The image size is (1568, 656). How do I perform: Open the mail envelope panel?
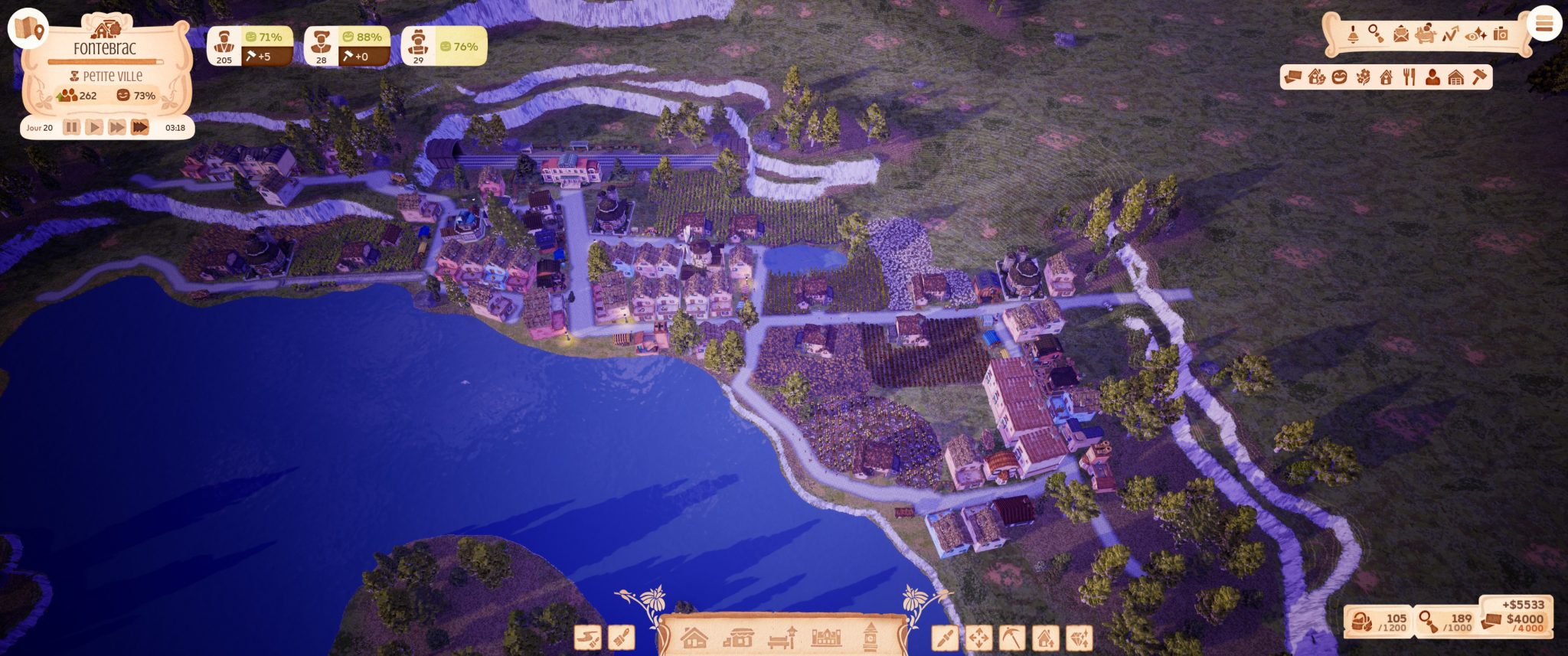[1400, 34]
